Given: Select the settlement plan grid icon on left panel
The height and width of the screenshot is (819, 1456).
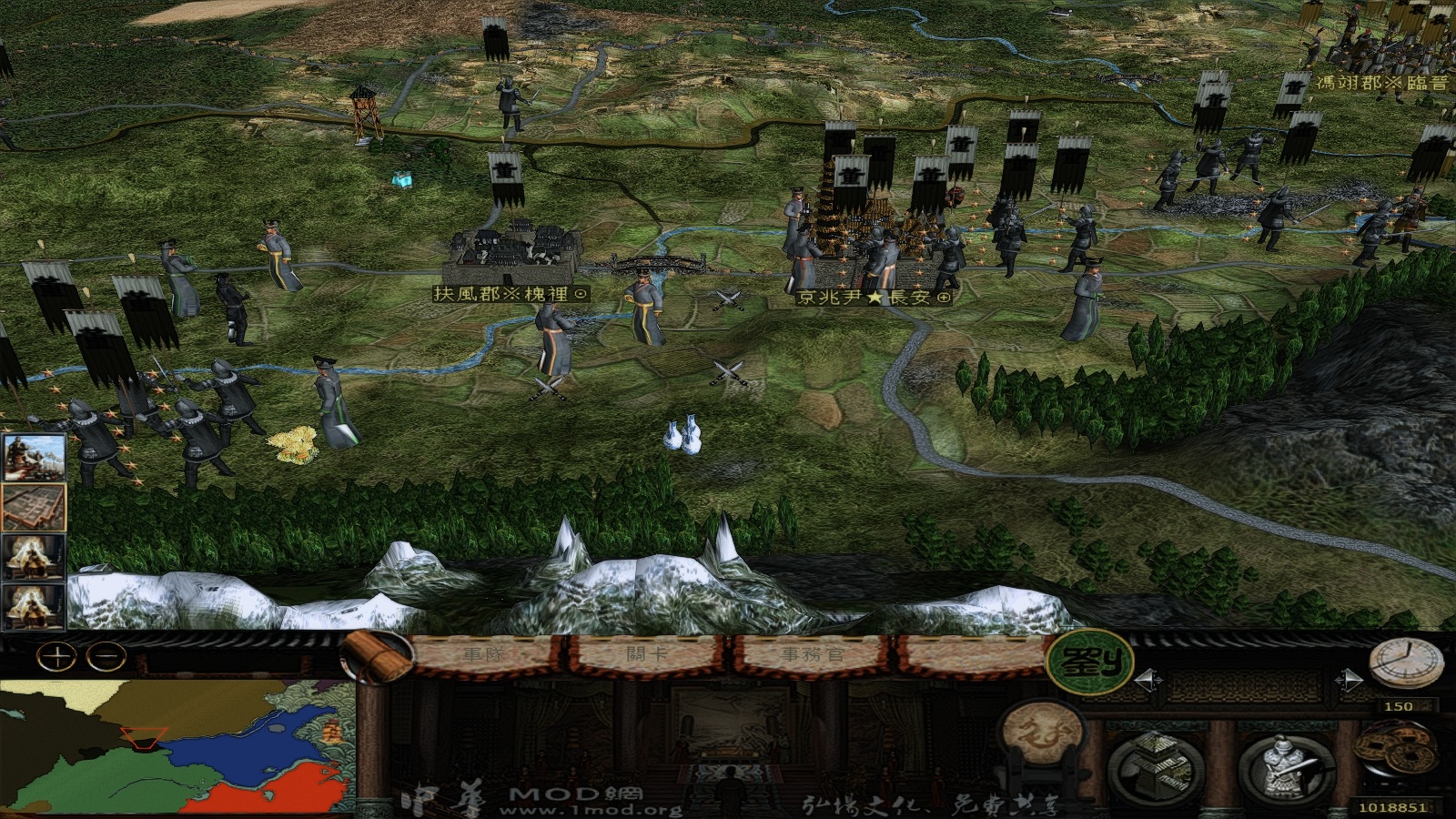Looking at the screenshot, I should point(35,505).
